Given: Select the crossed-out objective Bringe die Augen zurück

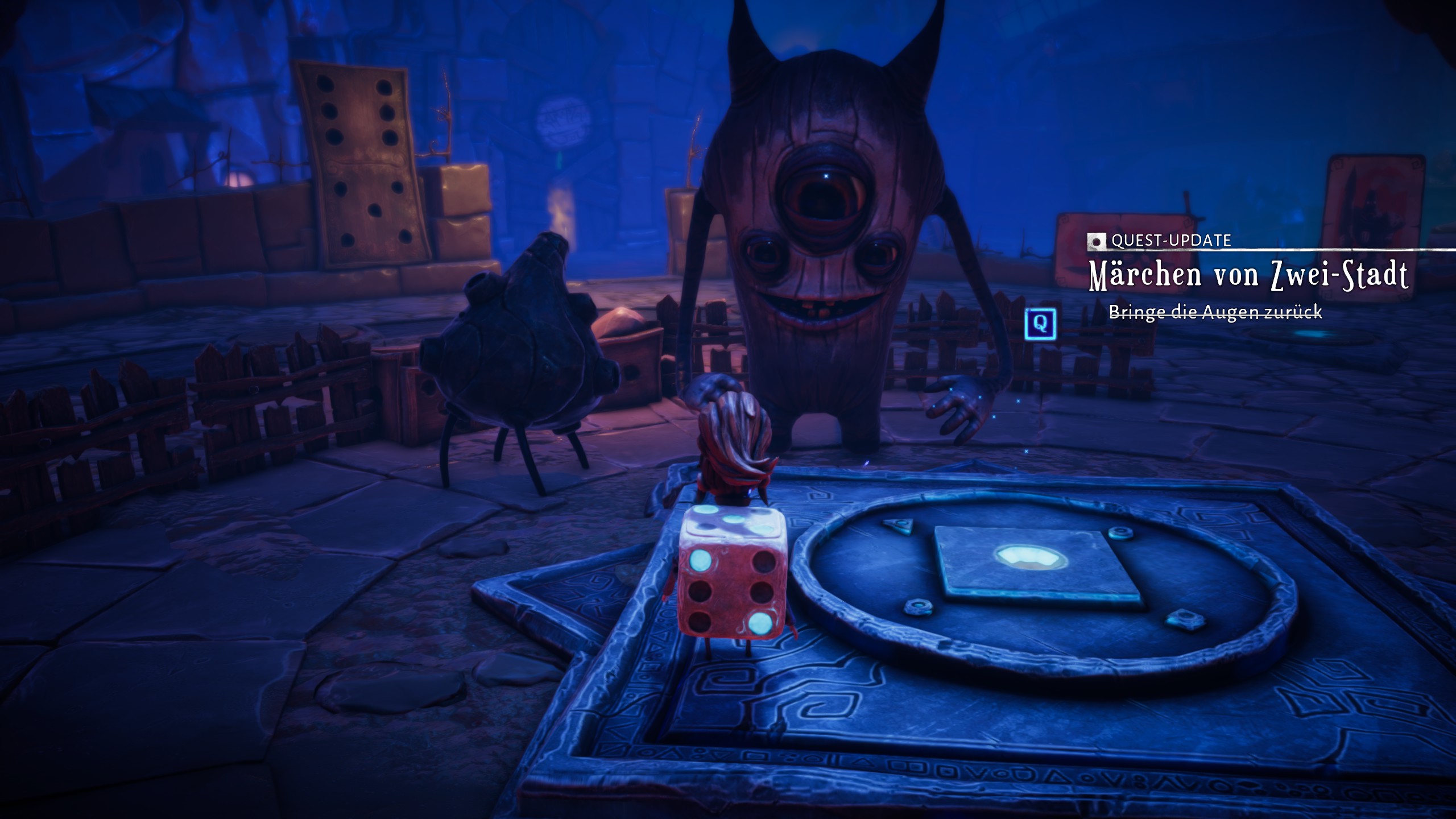Looking at the screenshot, I should [x=1215, y=312].
